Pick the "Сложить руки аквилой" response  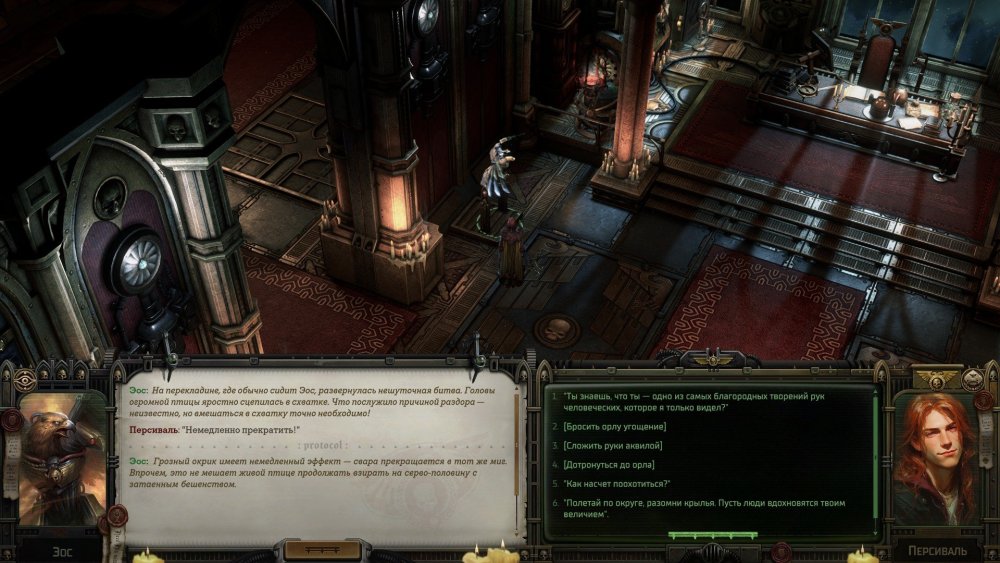(x=612, y=445)
